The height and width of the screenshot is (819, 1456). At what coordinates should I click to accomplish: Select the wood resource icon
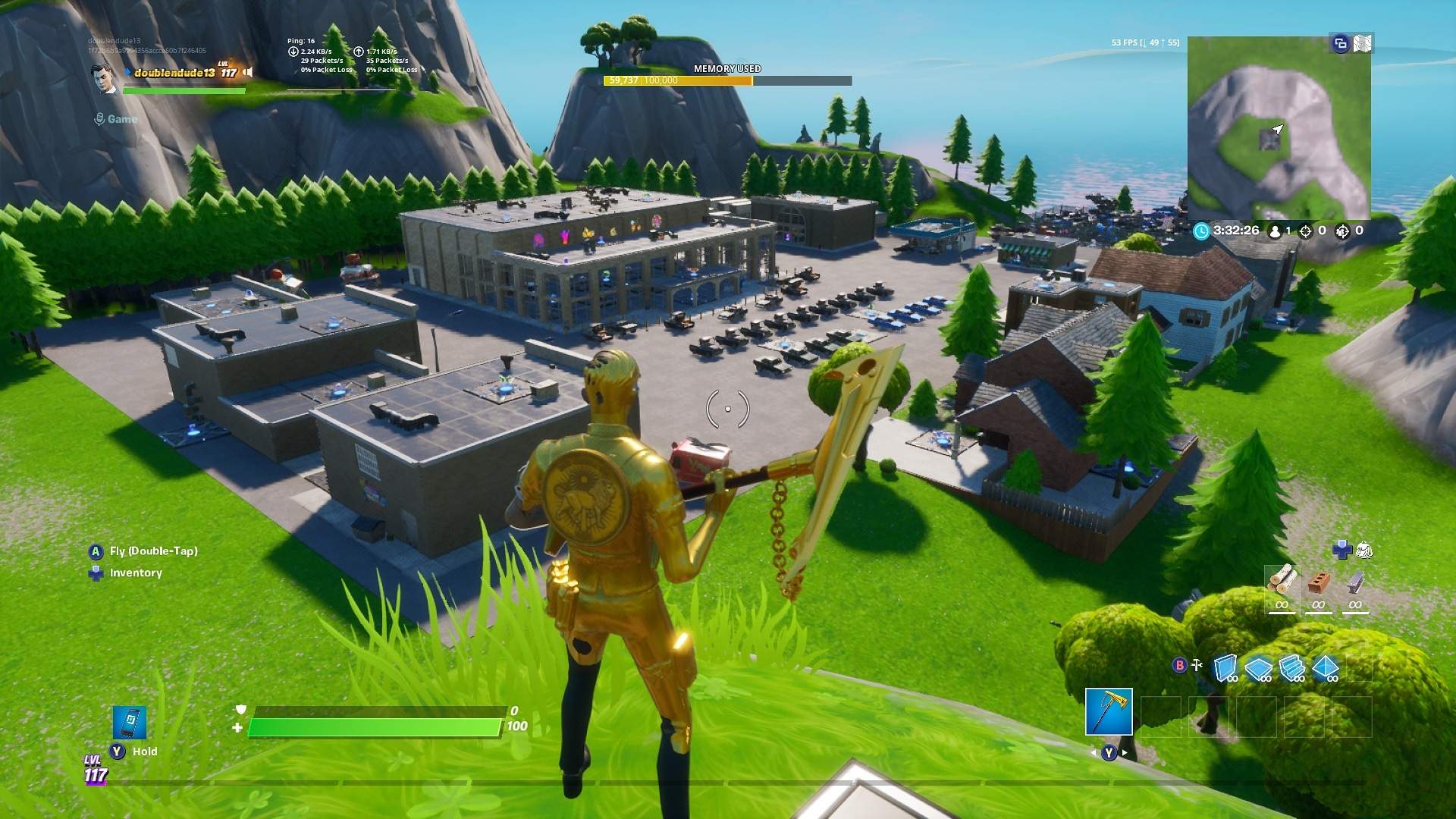[x=1283, y=580]
